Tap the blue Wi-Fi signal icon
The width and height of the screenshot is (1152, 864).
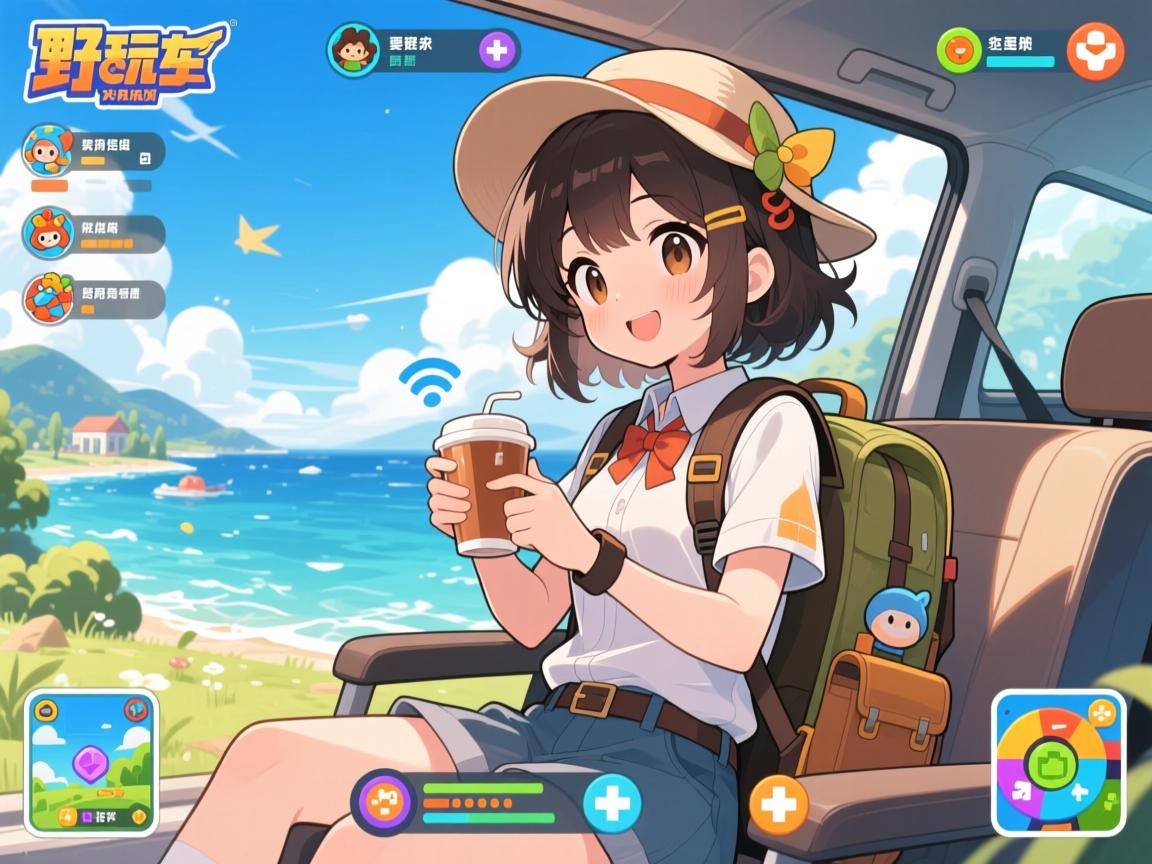(x=431, y=381)
